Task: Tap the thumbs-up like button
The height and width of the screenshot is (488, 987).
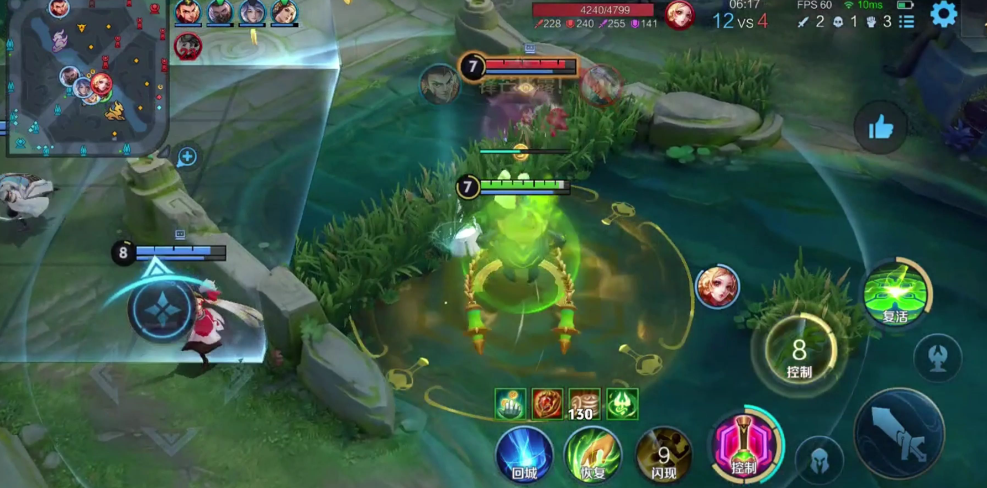Action: (880, 127)
